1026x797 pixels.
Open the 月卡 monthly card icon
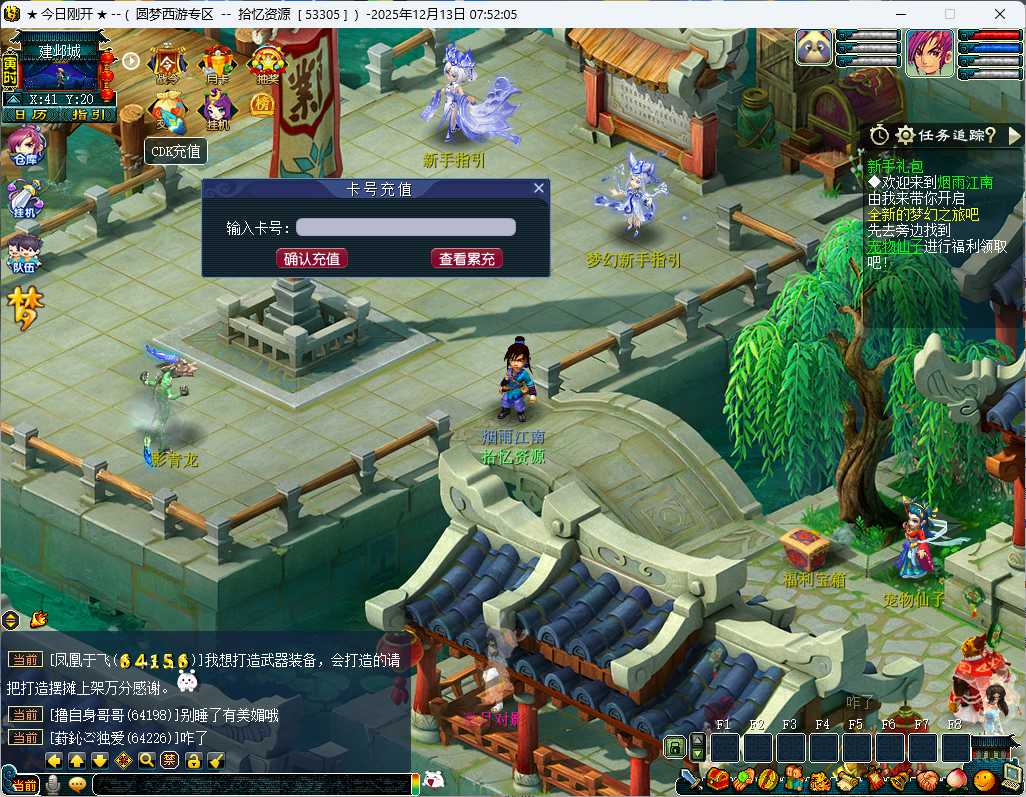(216, 64)
